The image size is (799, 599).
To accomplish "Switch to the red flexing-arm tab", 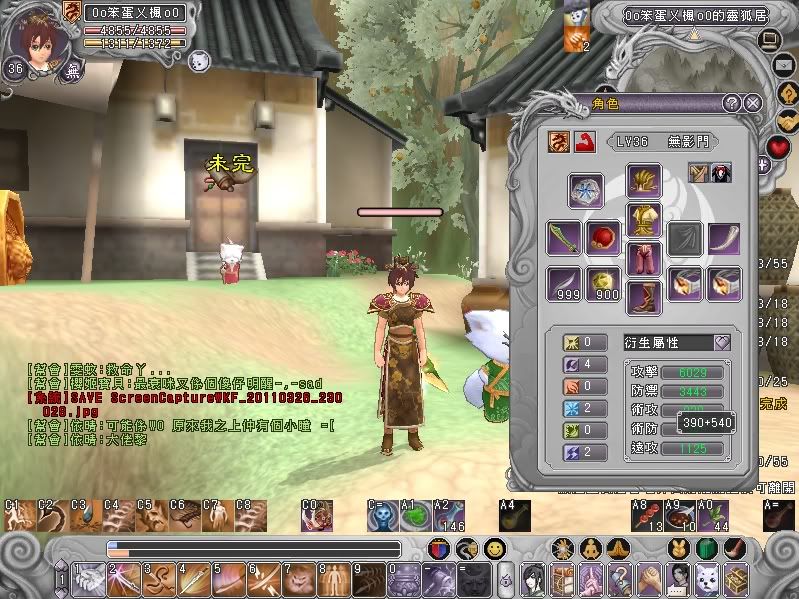I will tap(580, 142).
